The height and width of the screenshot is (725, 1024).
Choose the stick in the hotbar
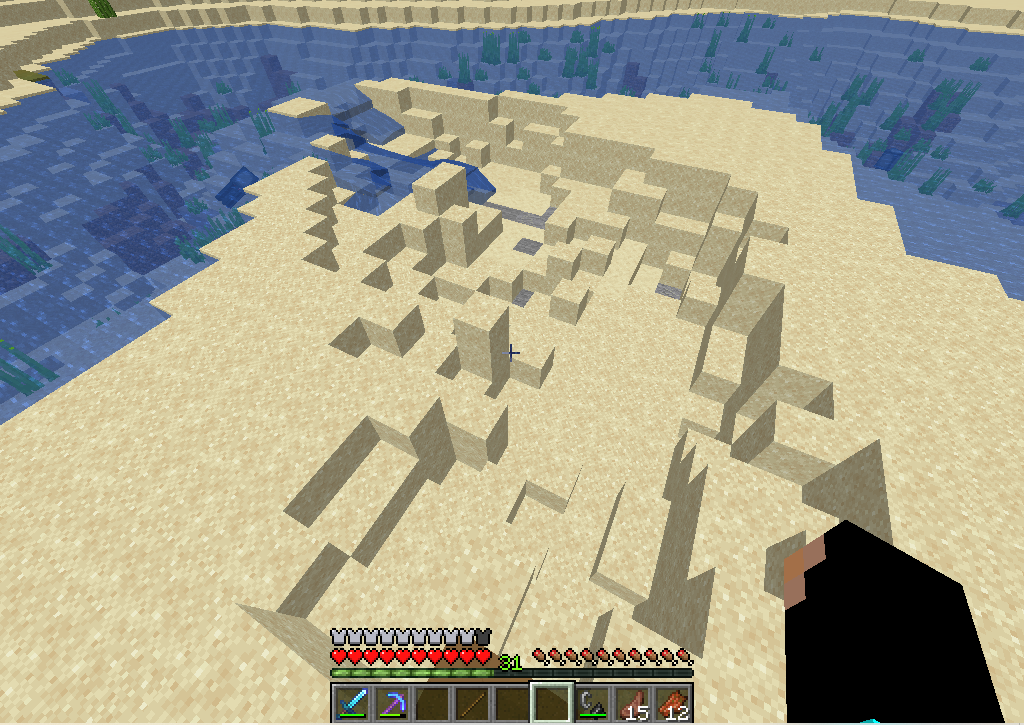(472, 702)
